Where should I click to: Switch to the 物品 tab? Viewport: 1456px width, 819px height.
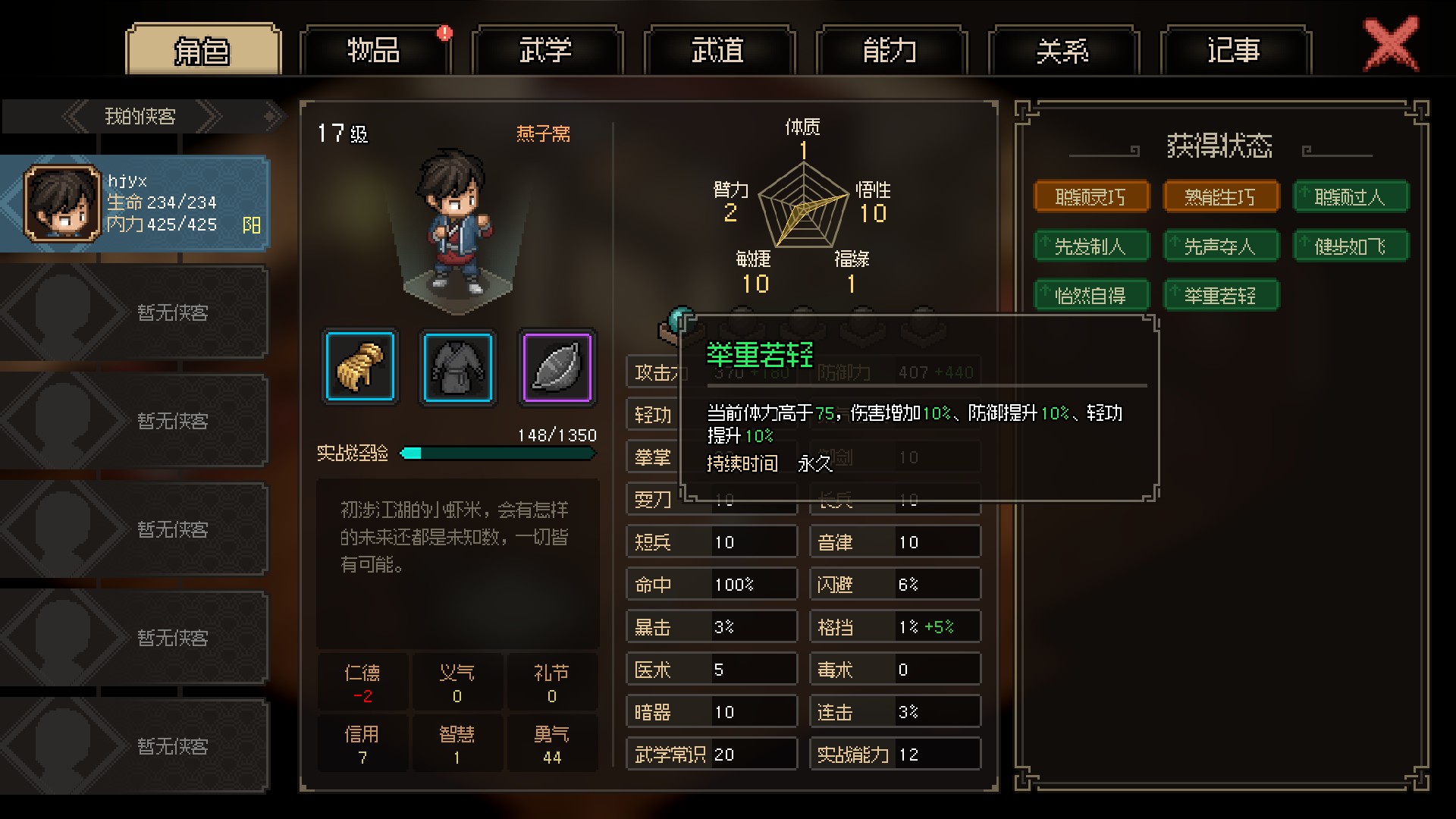pyautogui.click(x=375, y=49)
